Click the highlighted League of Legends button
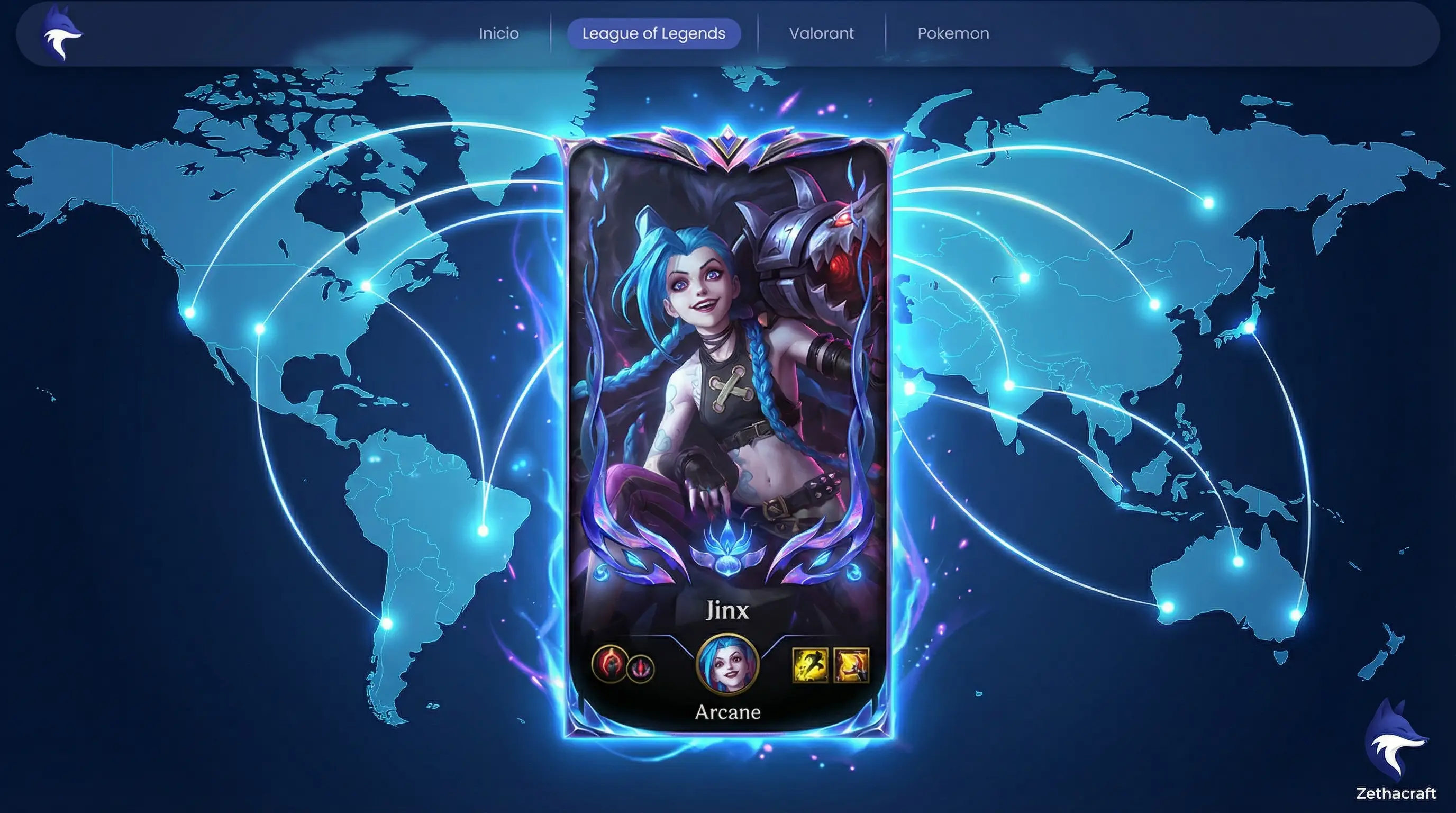 (x=653, y=33)
